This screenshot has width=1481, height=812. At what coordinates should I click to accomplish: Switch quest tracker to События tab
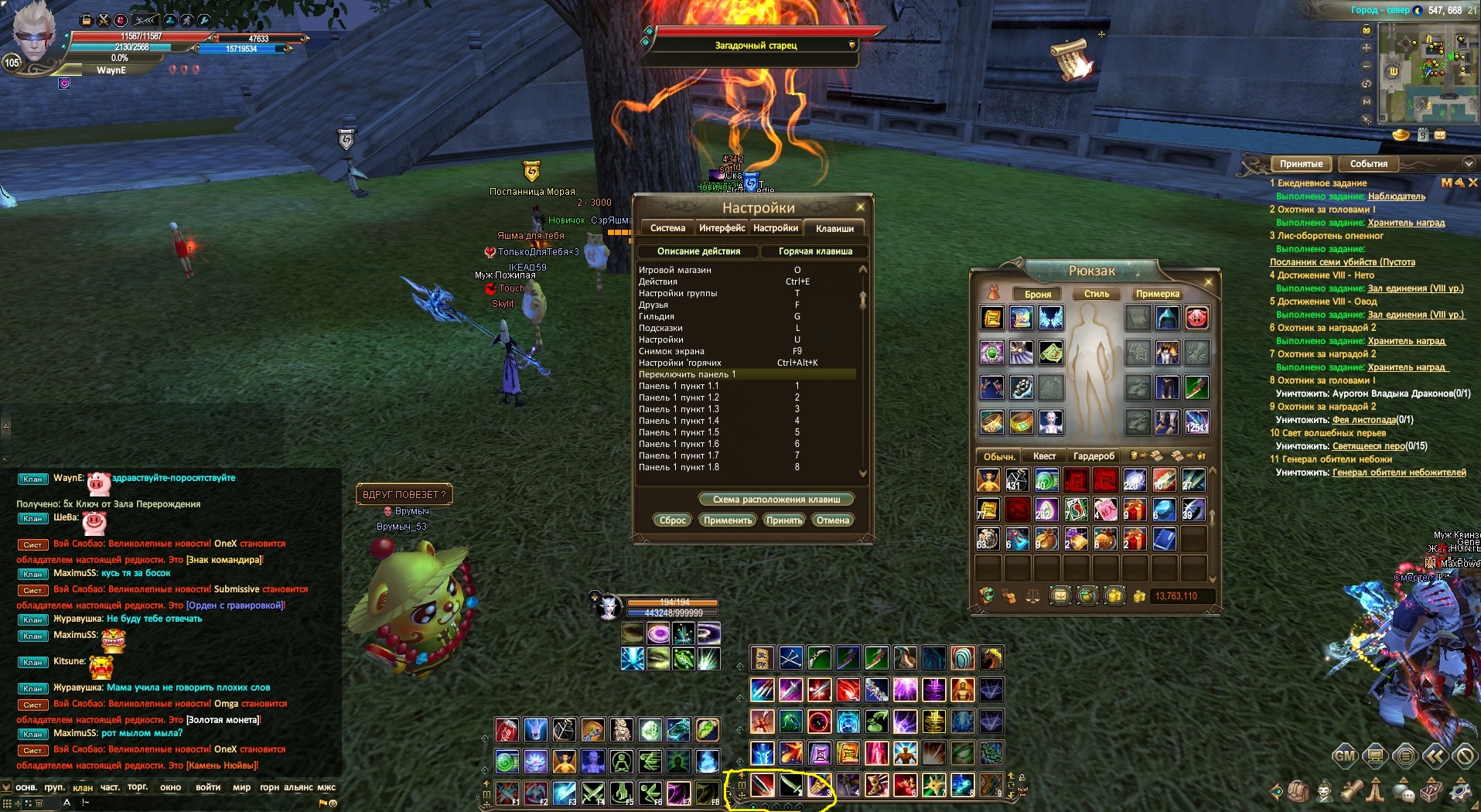coord(1368,164)
